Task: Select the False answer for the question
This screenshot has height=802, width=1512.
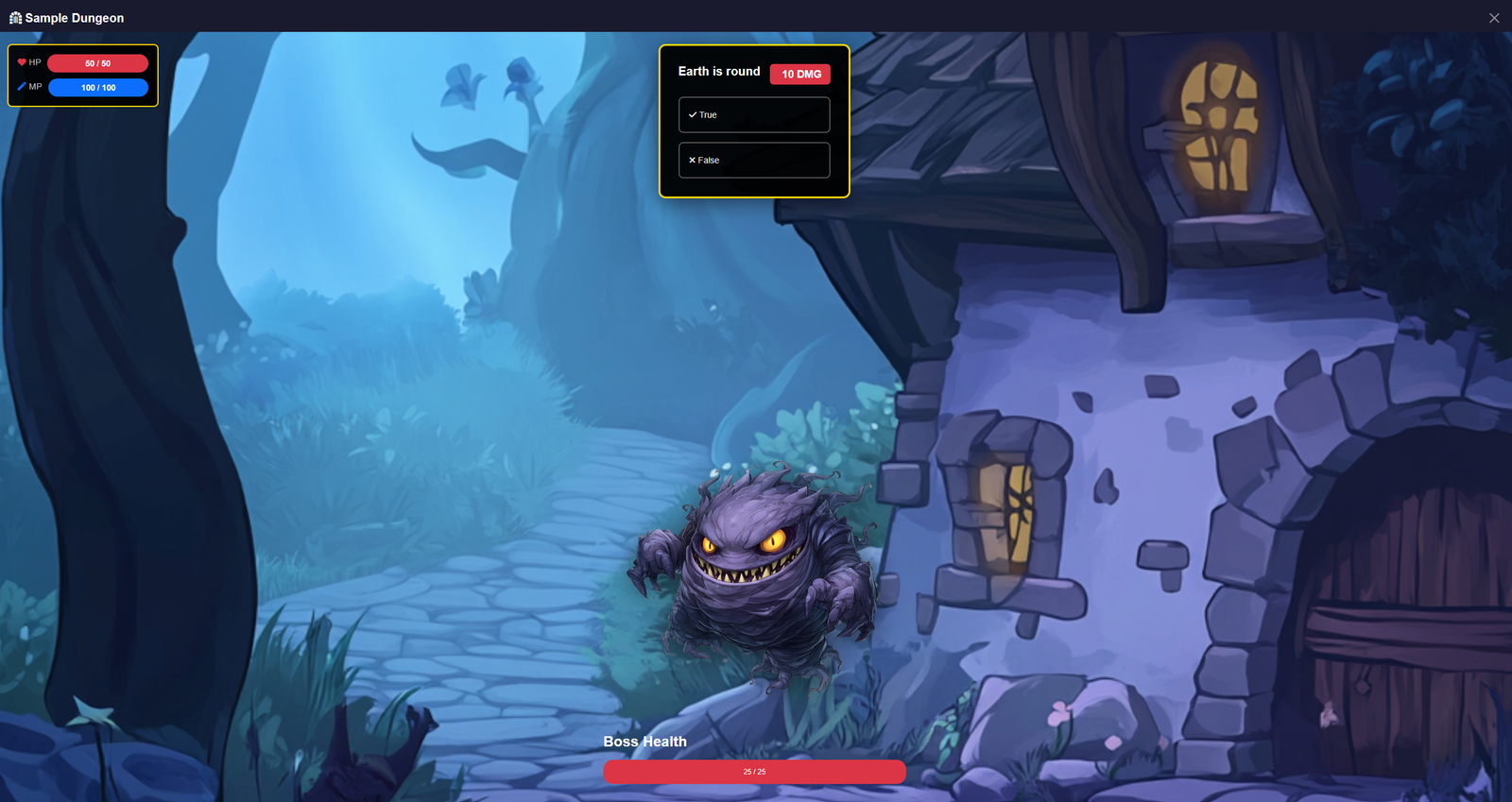Action: [x=753, y=160]
